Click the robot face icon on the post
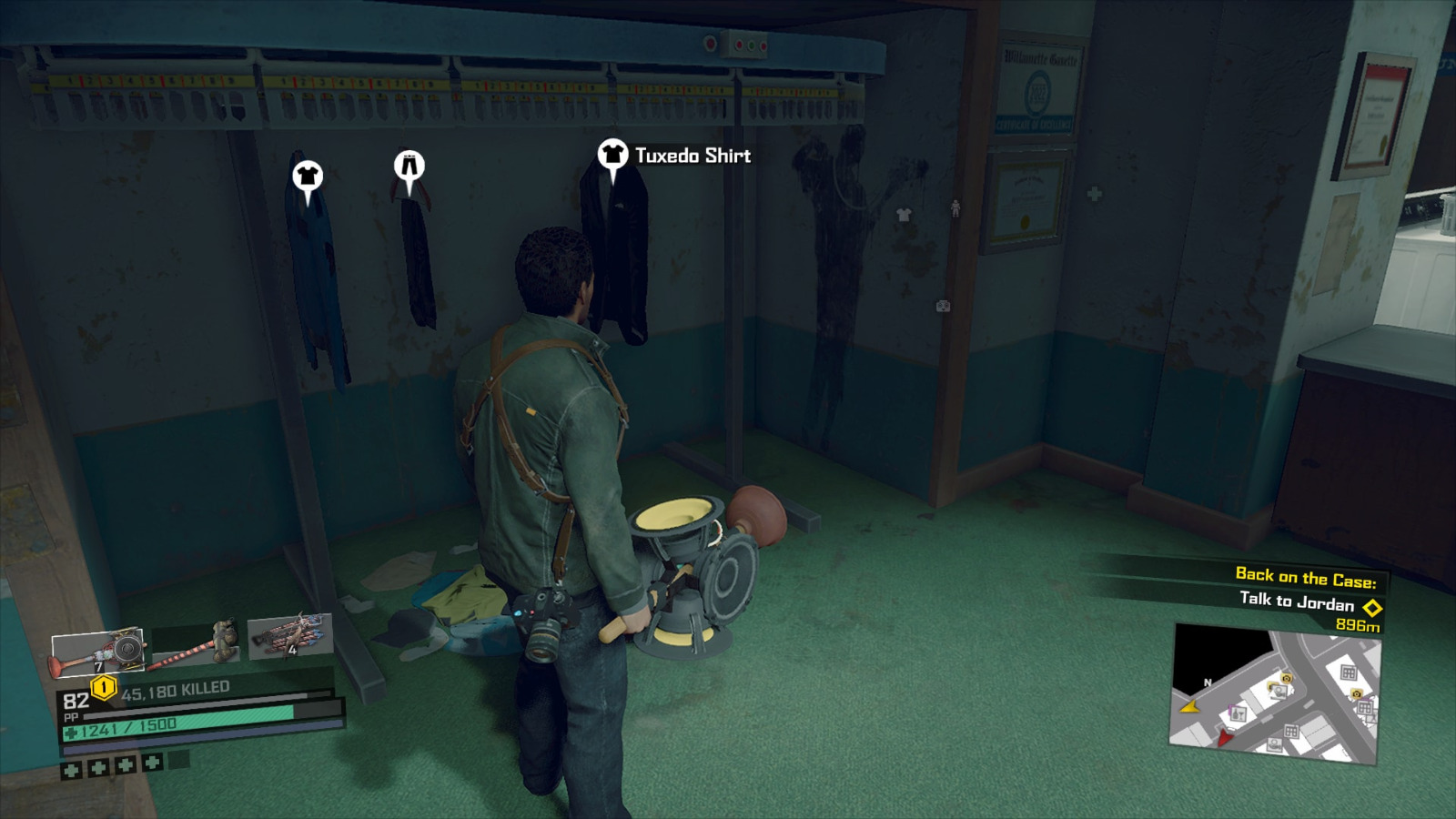 (944, 307)
